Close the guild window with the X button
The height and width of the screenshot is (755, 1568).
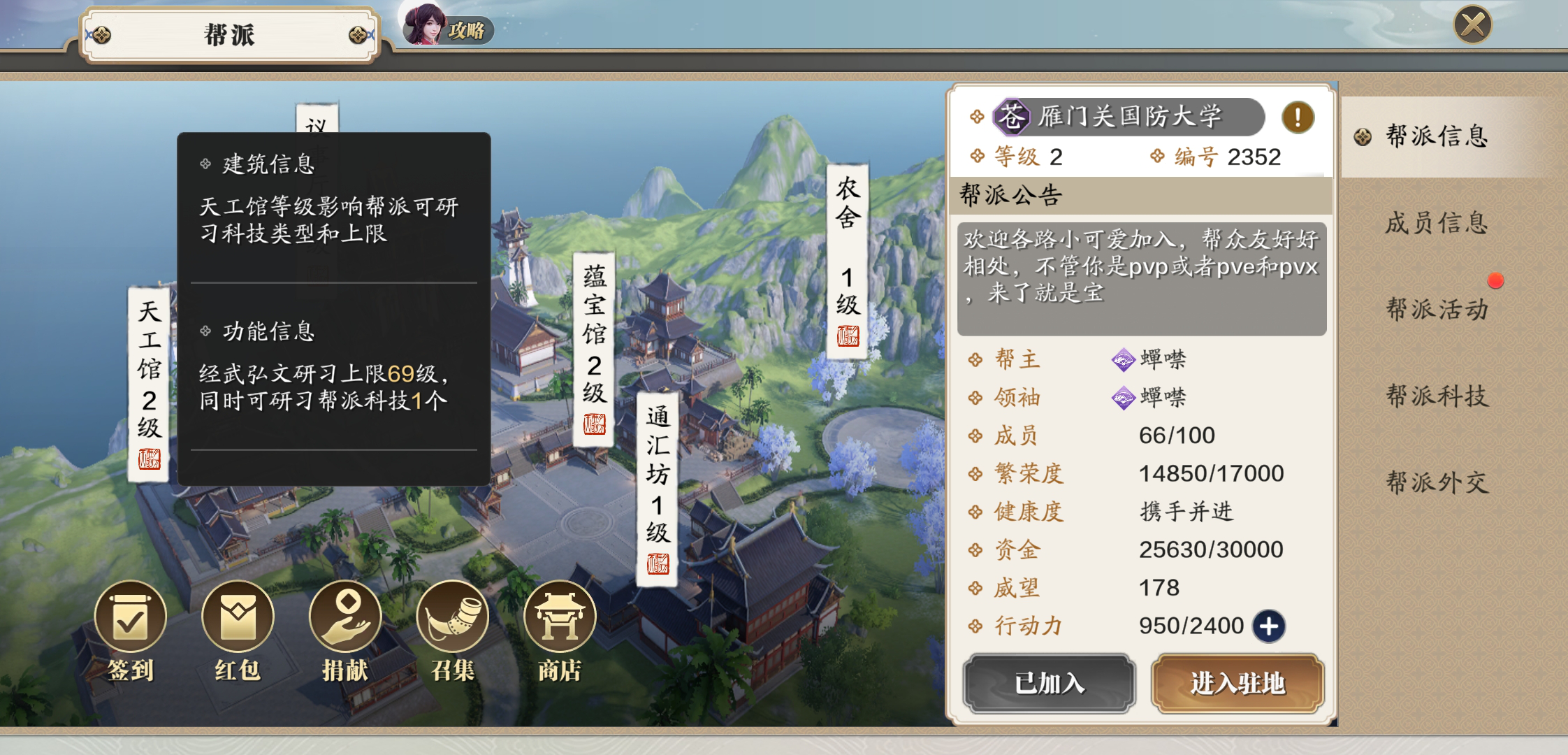1472,26
